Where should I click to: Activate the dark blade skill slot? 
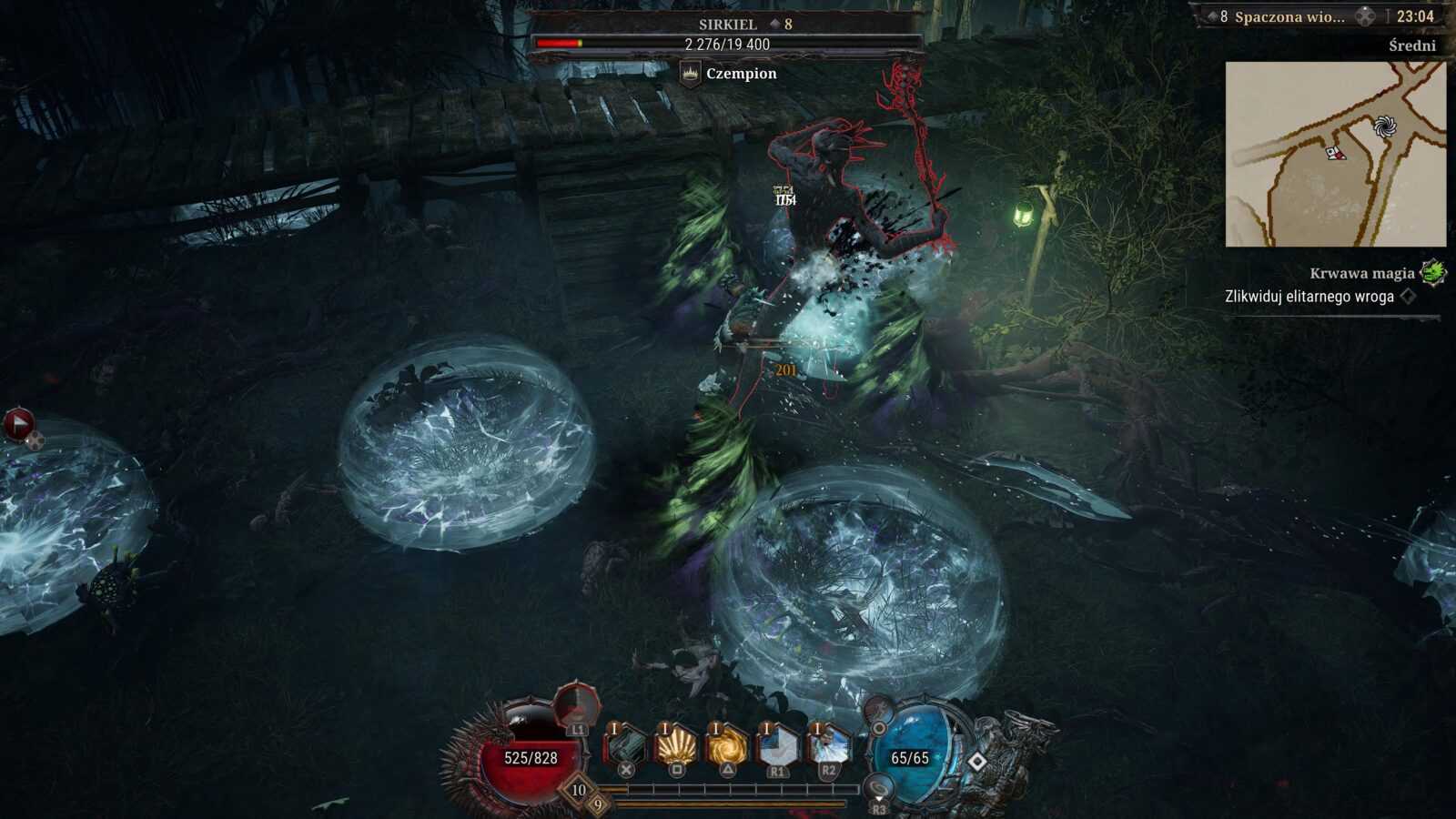626,748
